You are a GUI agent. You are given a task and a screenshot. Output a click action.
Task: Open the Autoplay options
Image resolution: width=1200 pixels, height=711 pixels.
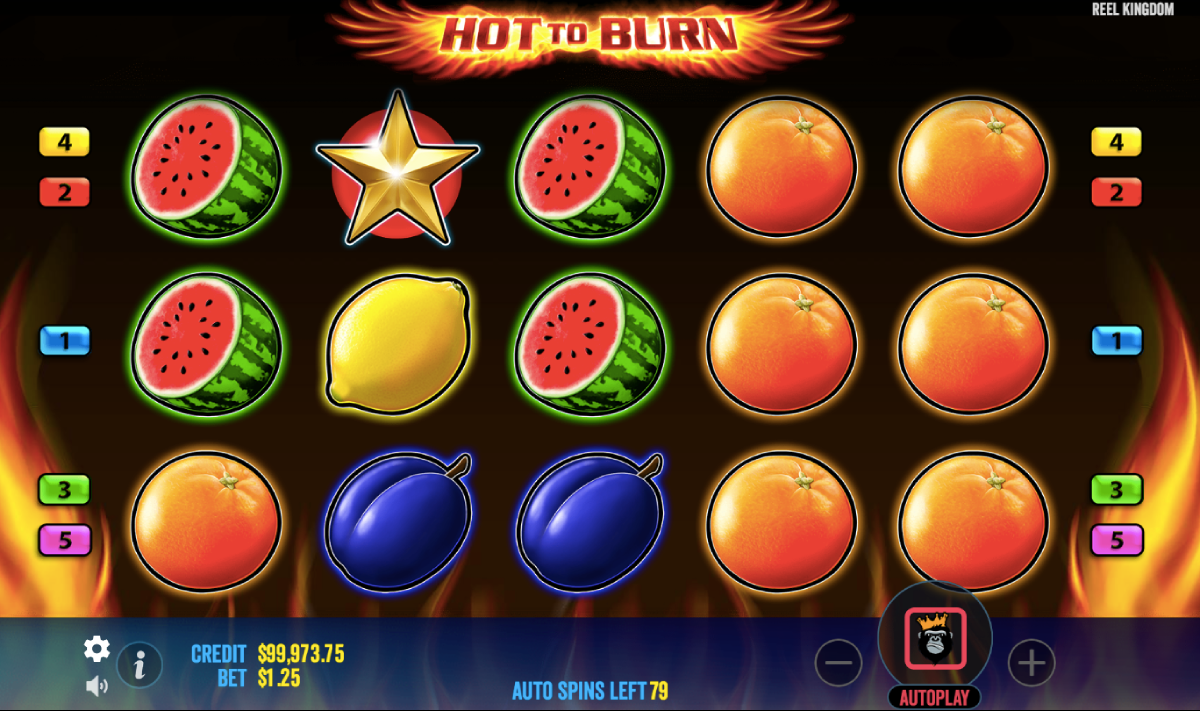pyautogui.click(x=934, y=697)
